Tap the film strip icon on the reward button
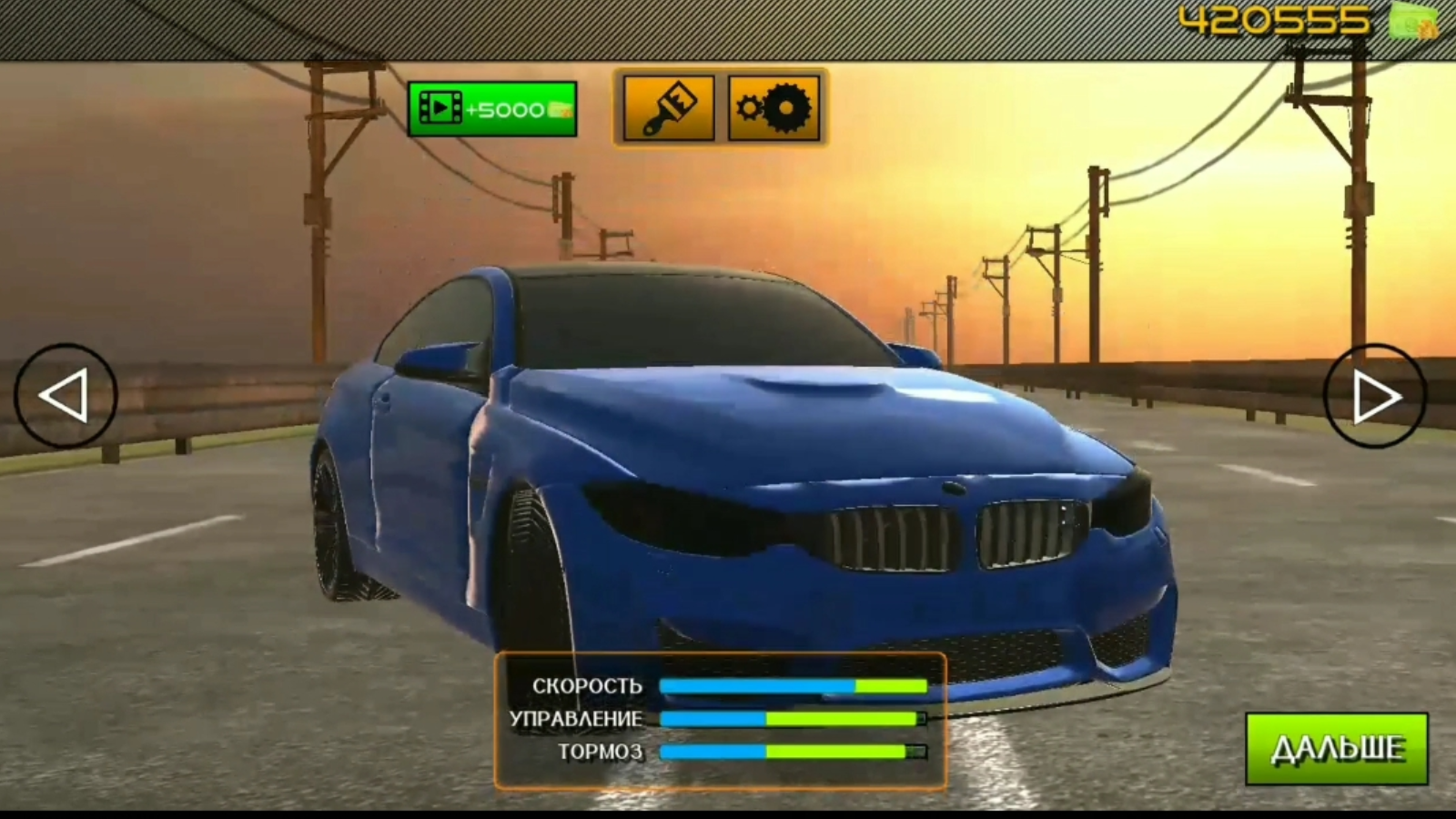The width and height of the screenshot is (1456, 819). [x=443, y=107]
